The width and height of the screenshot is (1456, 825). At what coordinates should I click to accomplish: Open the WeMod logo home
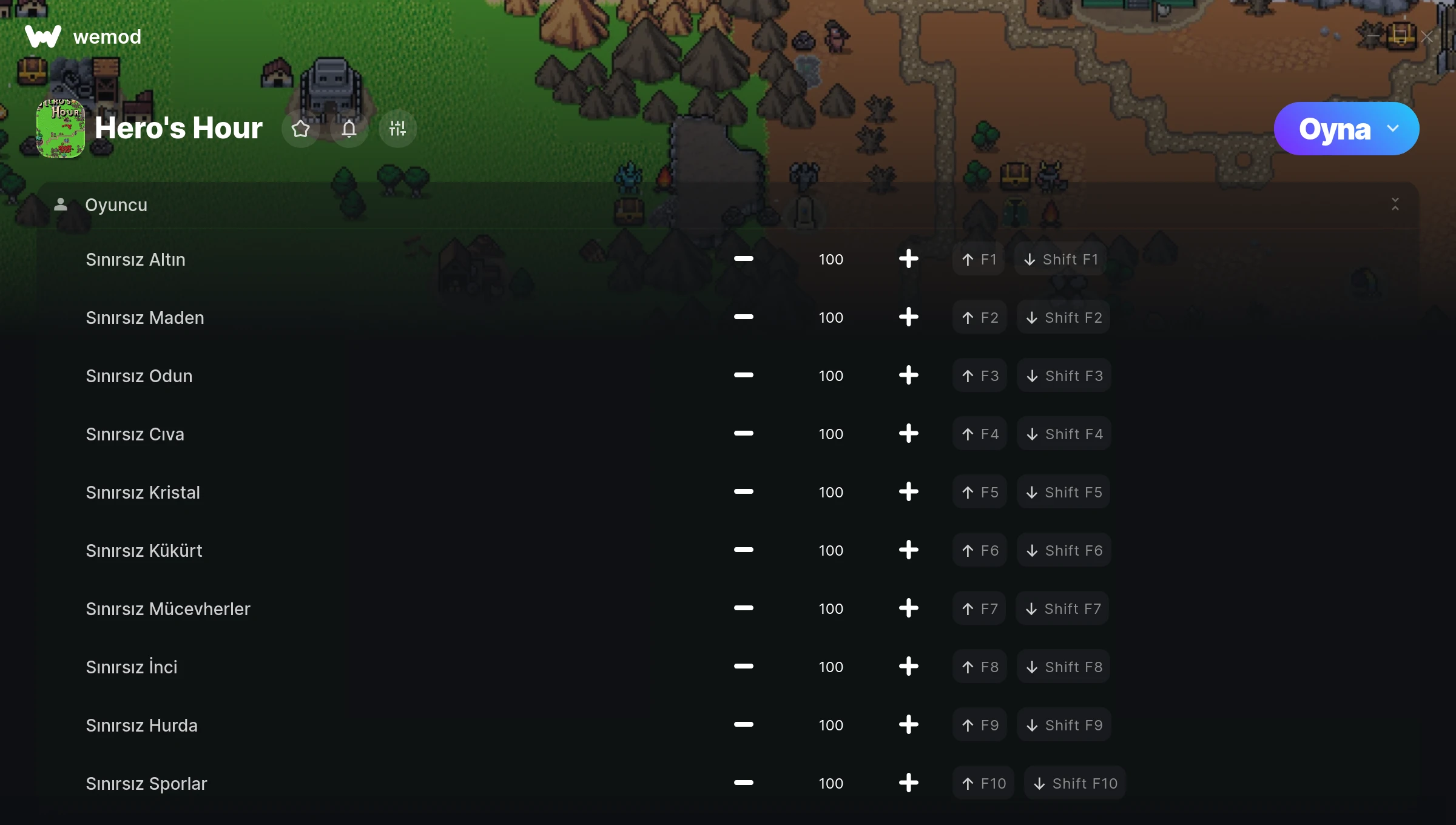(43, 37)
